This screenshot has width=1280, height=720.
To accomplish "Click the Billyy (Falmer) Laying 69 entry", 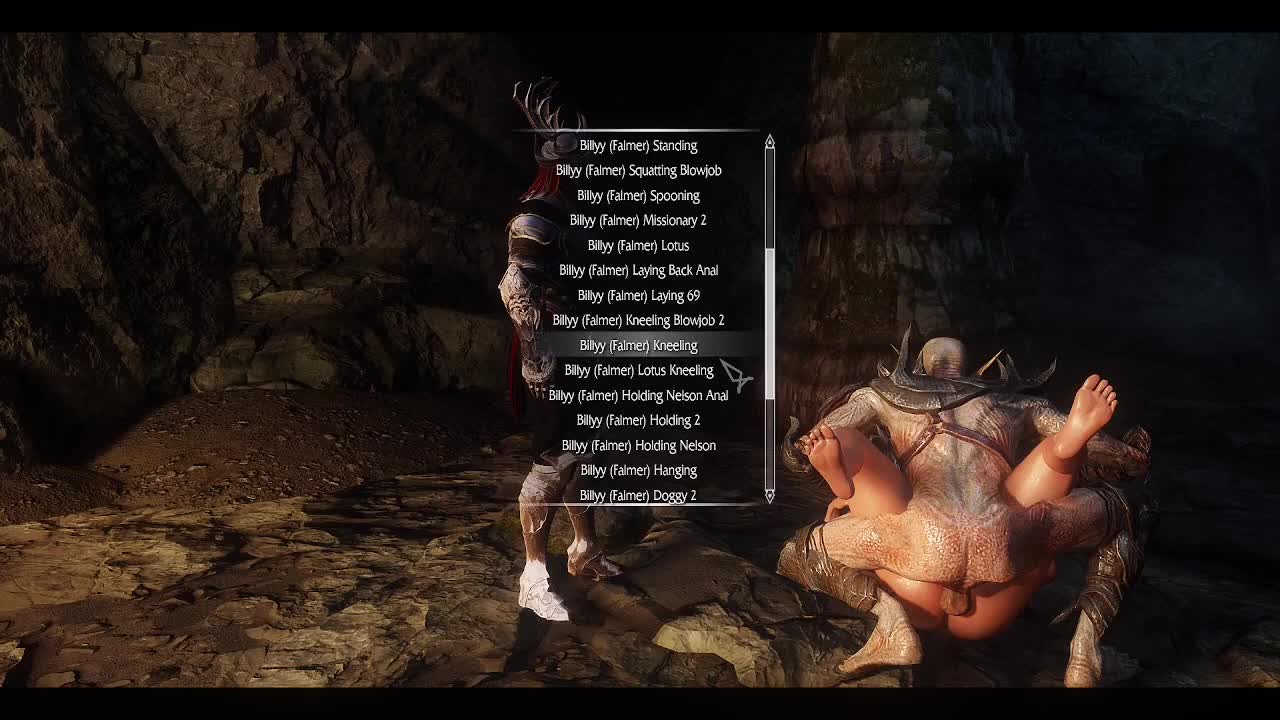I will pos(638,296).
